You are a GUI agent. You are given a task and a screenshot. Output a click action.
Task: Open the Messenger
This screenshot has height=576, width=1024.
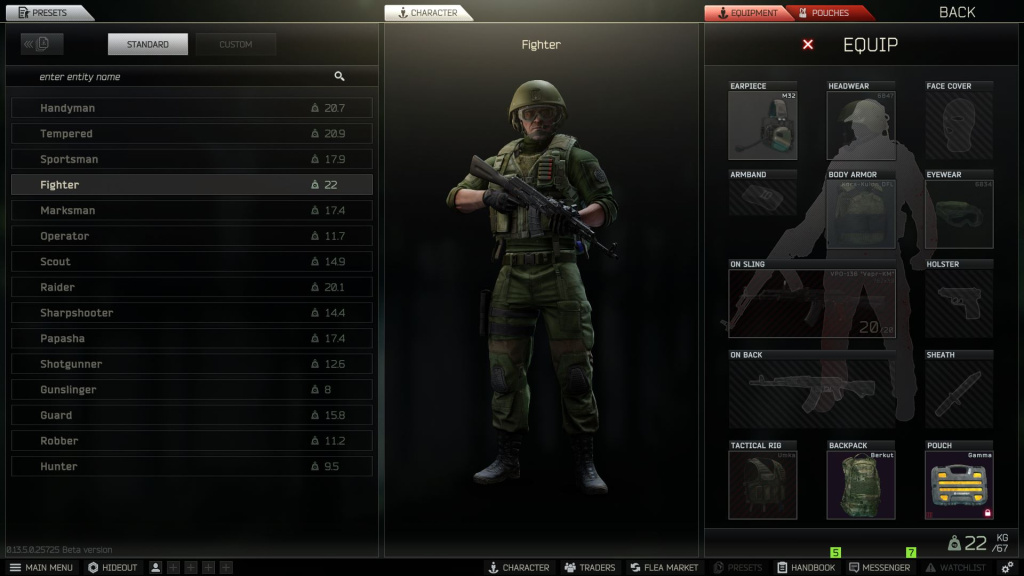(878, 568)
